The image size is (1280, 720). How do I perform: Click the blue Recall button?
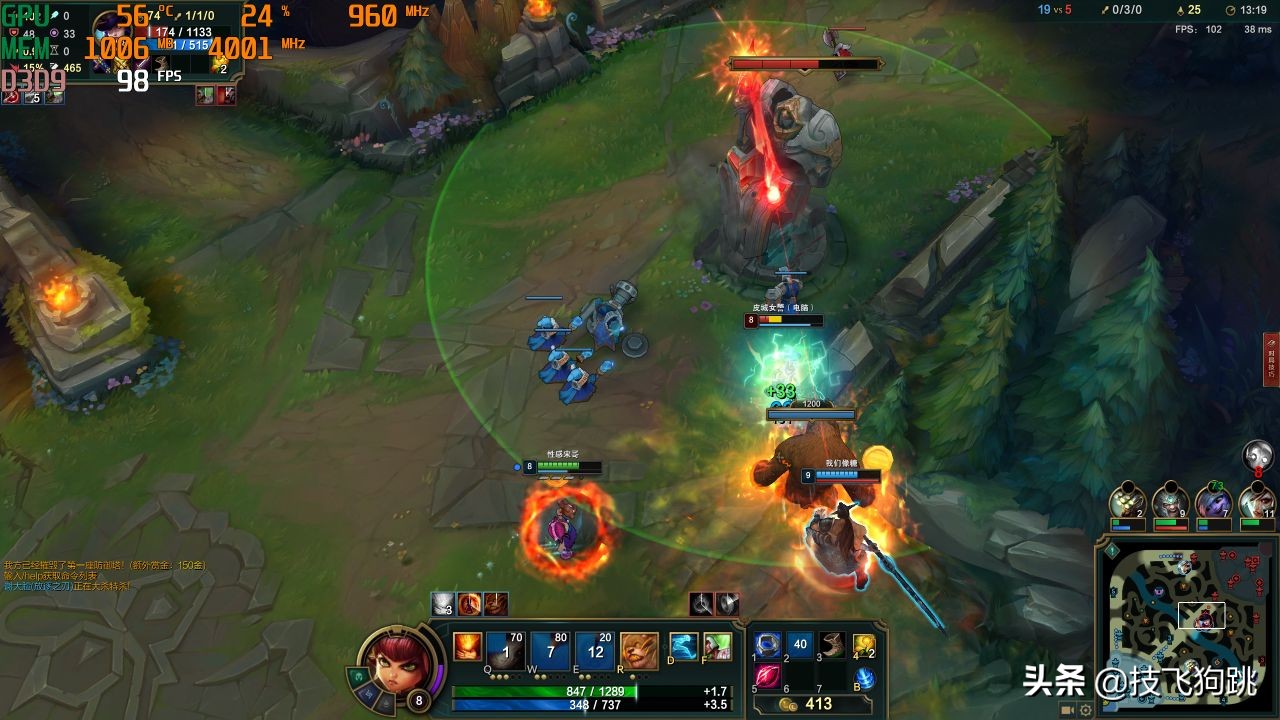[864, 678]
